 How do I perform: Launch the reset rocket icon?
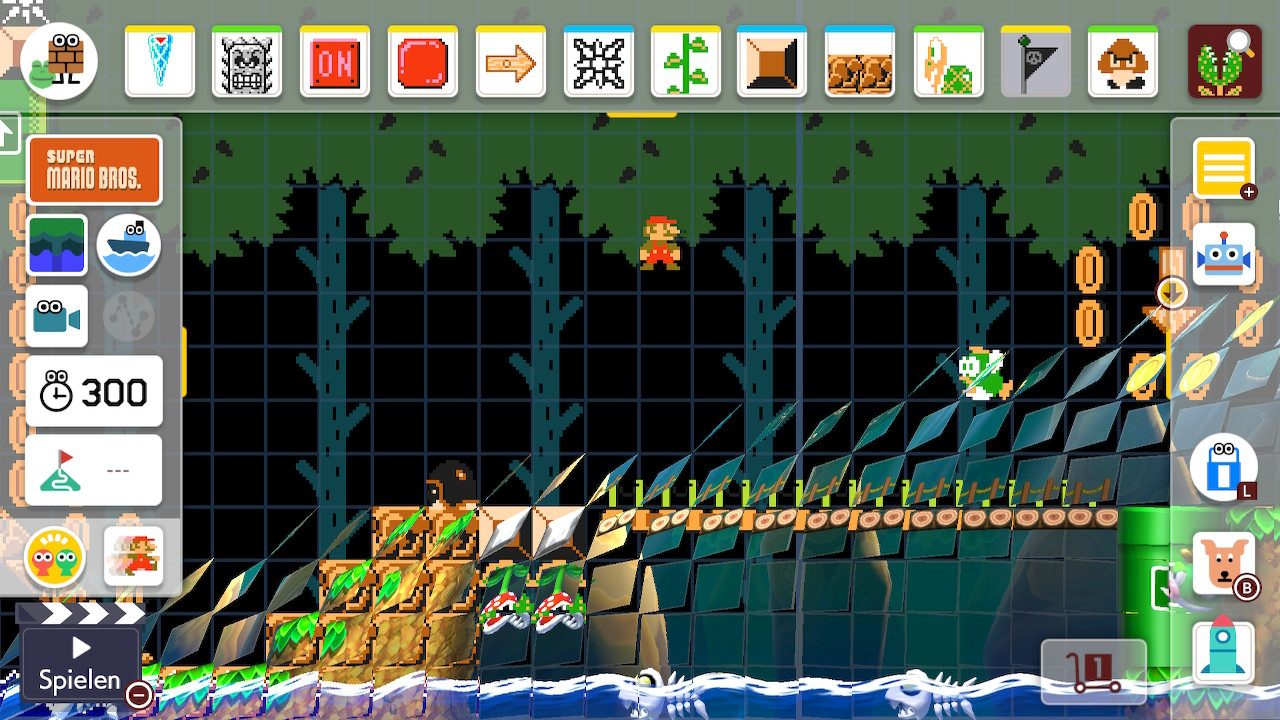coord(1222,651)
